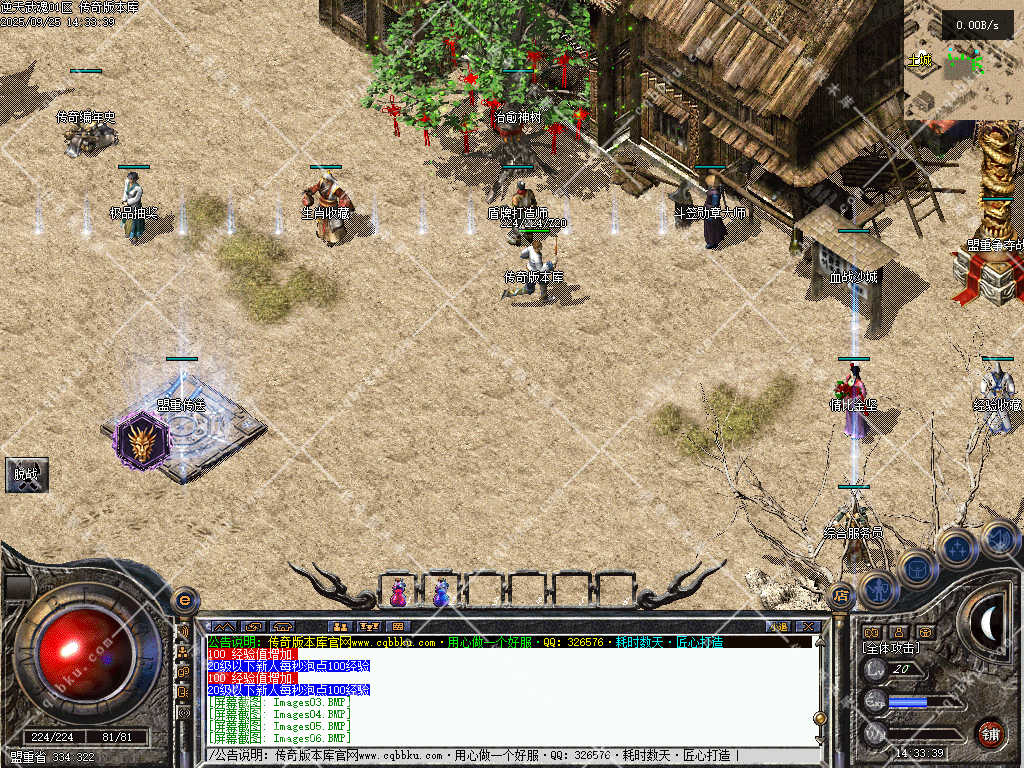Screen dimensions: 1024x768
Task: Use the blue potion in the belt
Action: [x=441, y=593]
